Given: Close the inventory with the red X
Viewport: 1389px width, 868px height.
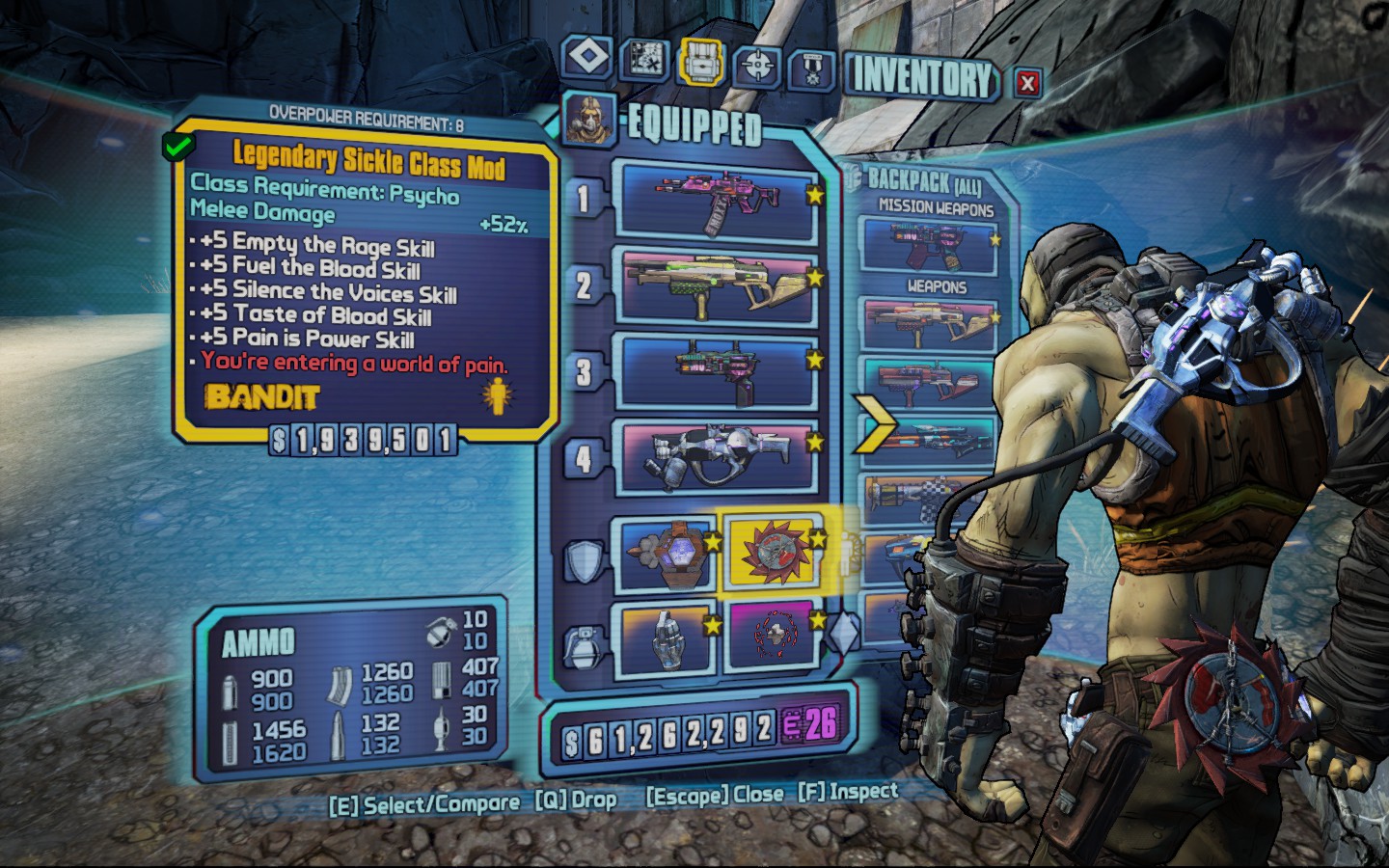Looking at the screenshot, I should 1027,83.
